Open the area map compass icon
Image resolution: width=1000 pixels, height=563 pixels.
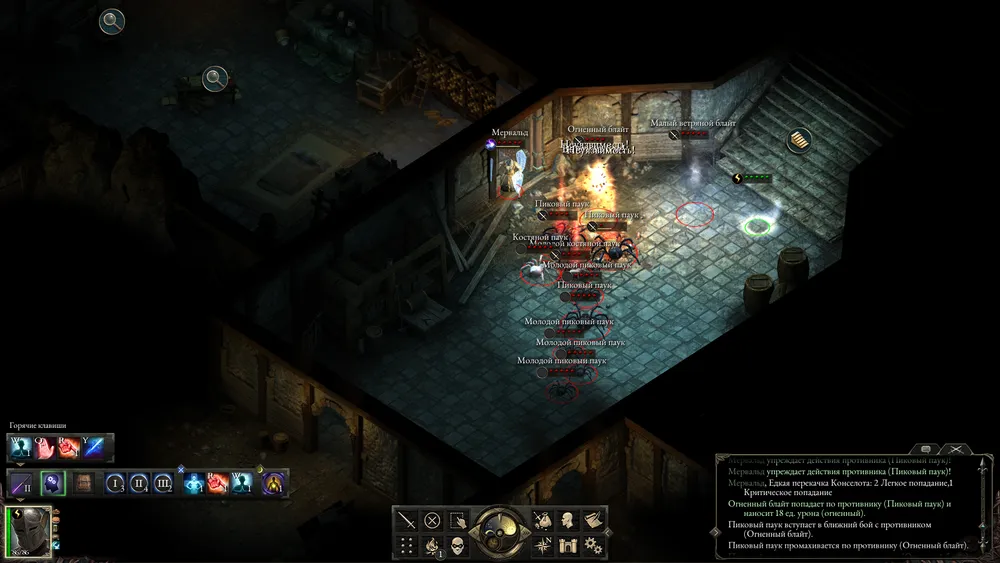pos(541,545)
